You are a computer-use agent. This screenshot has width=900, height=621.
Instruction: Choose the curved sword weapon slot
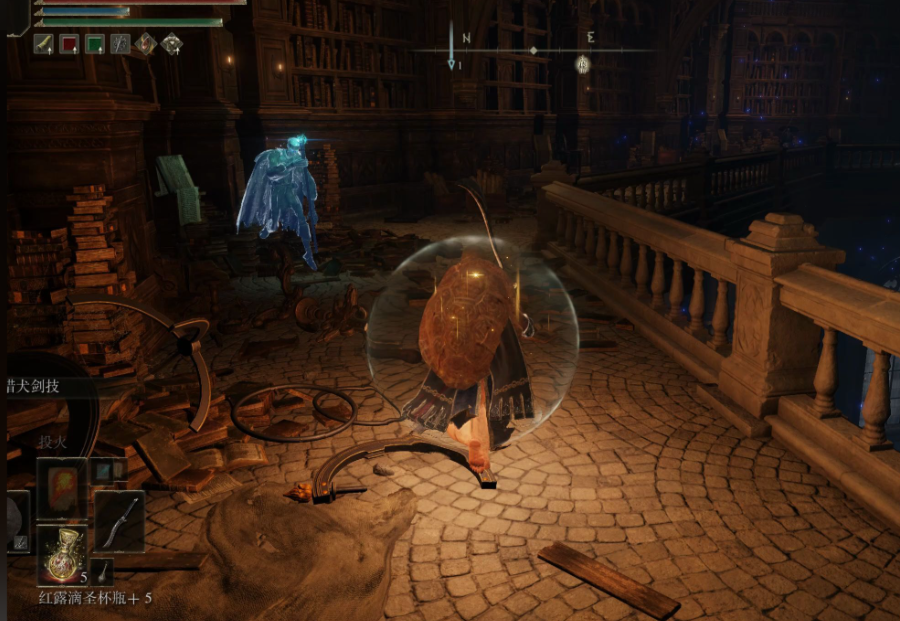tap(120, 521)
